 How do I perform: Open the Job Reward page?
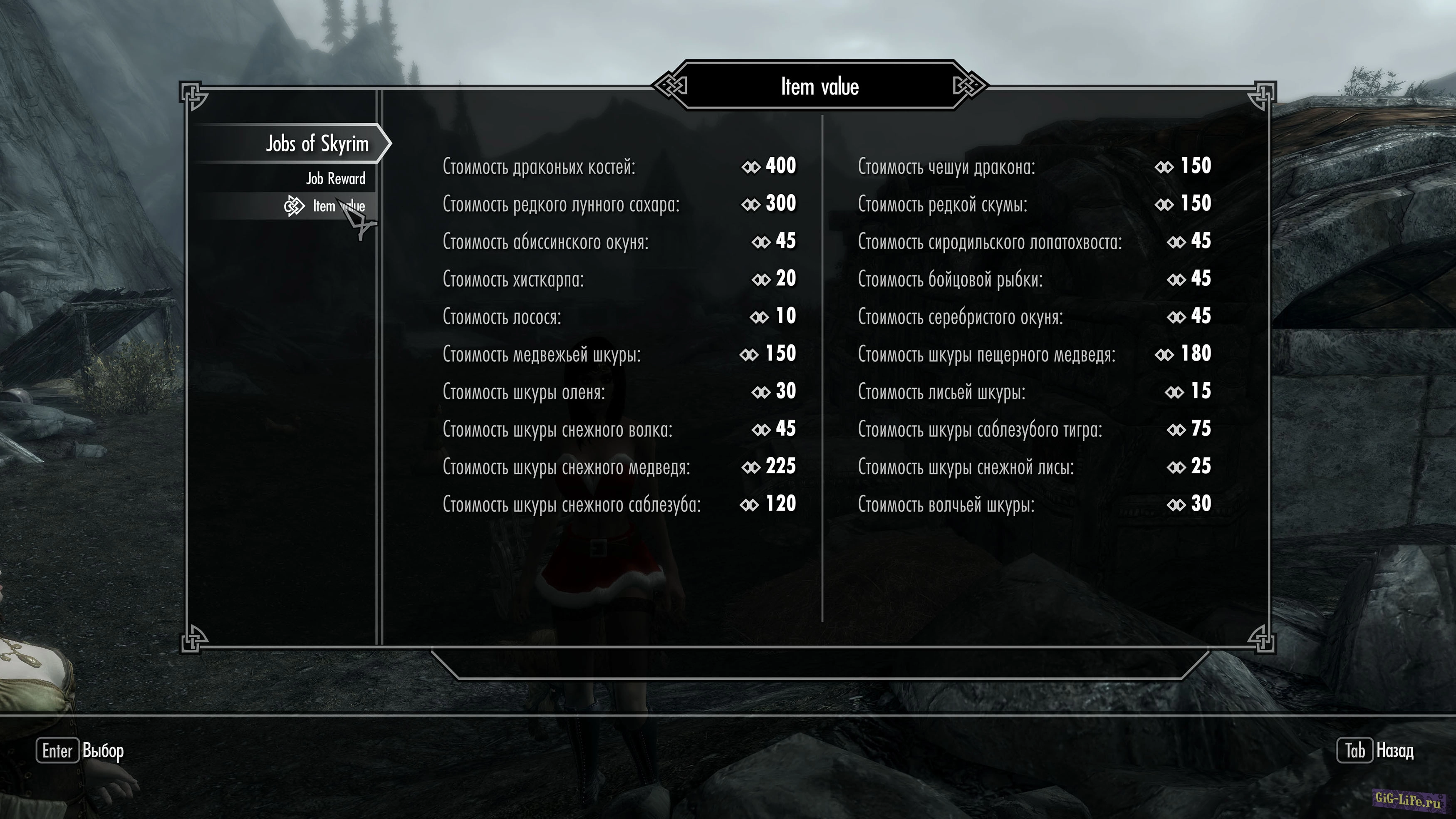335,178
